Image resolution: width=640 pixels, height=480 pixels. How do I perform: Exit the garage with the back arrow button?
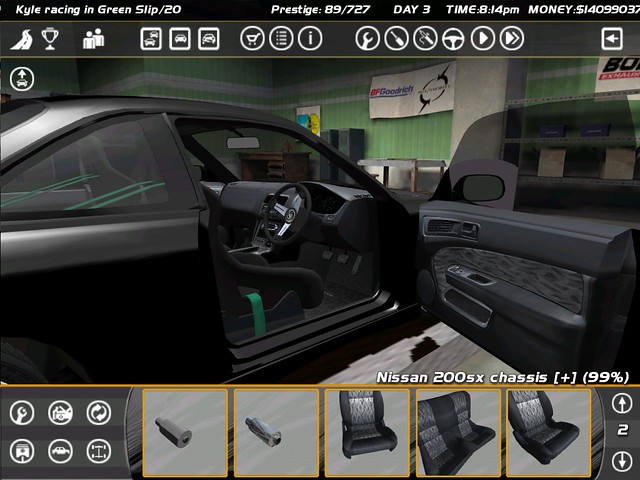[x=611, y=39]
